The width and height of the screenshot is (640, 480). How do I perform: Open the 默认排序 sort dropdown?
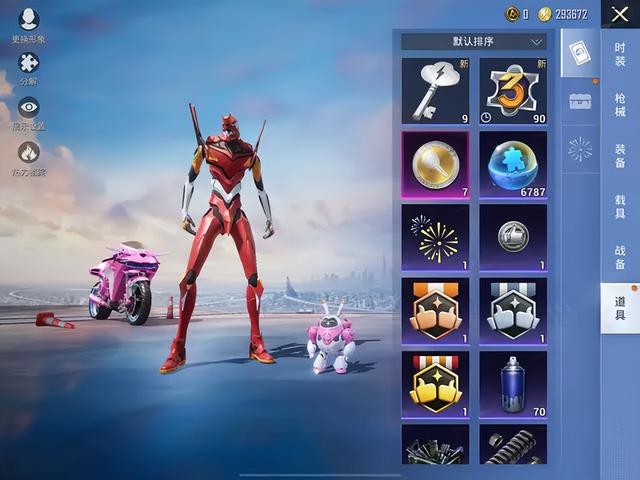point(473,42)
